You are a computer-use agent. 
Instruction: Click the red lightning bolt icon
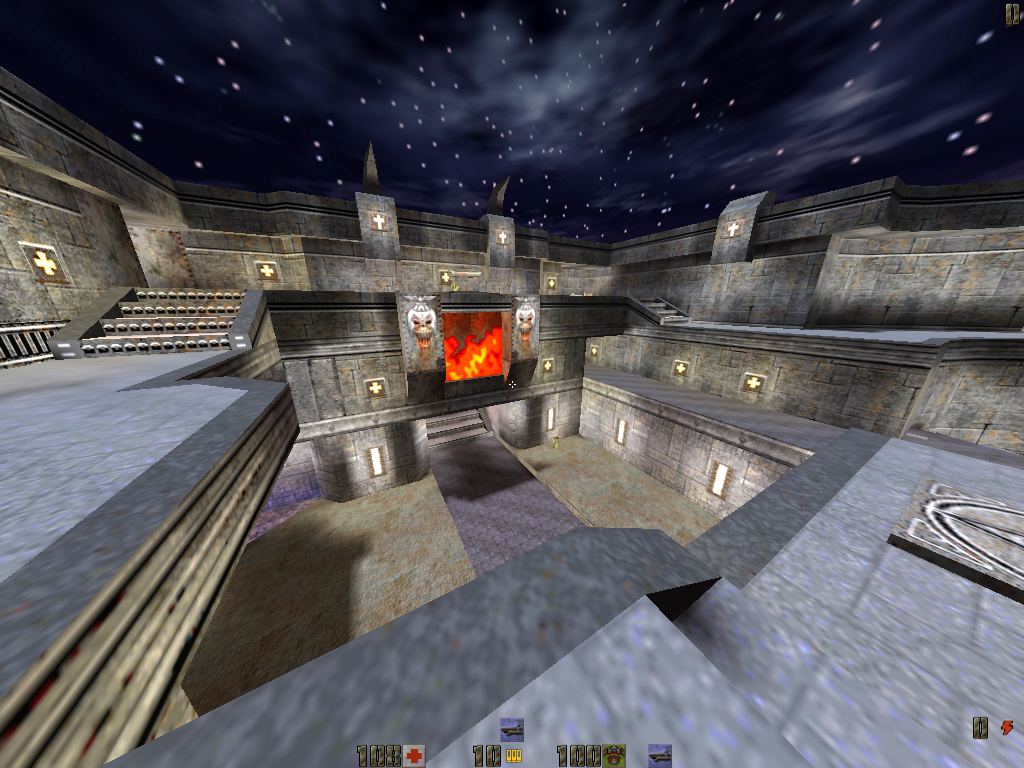tap(1005, 728)
